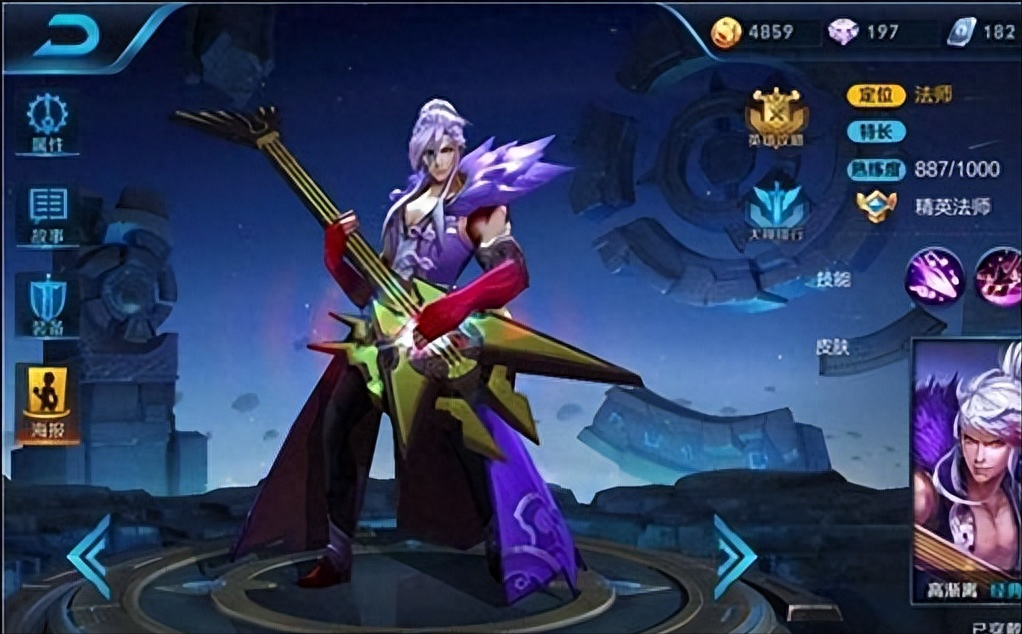The width and height of the screenshot is (1022, 634).
Task: Select the 装备 equipment tab
Action: point(47,305)
